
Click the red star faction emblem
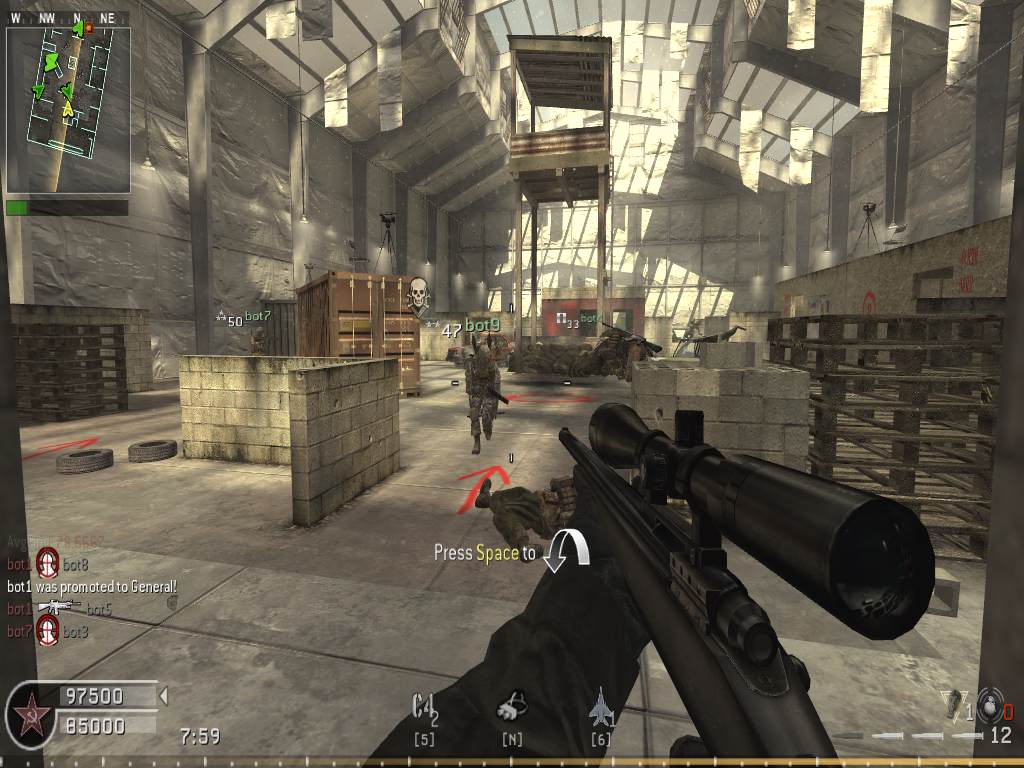(x=30, y=716)
